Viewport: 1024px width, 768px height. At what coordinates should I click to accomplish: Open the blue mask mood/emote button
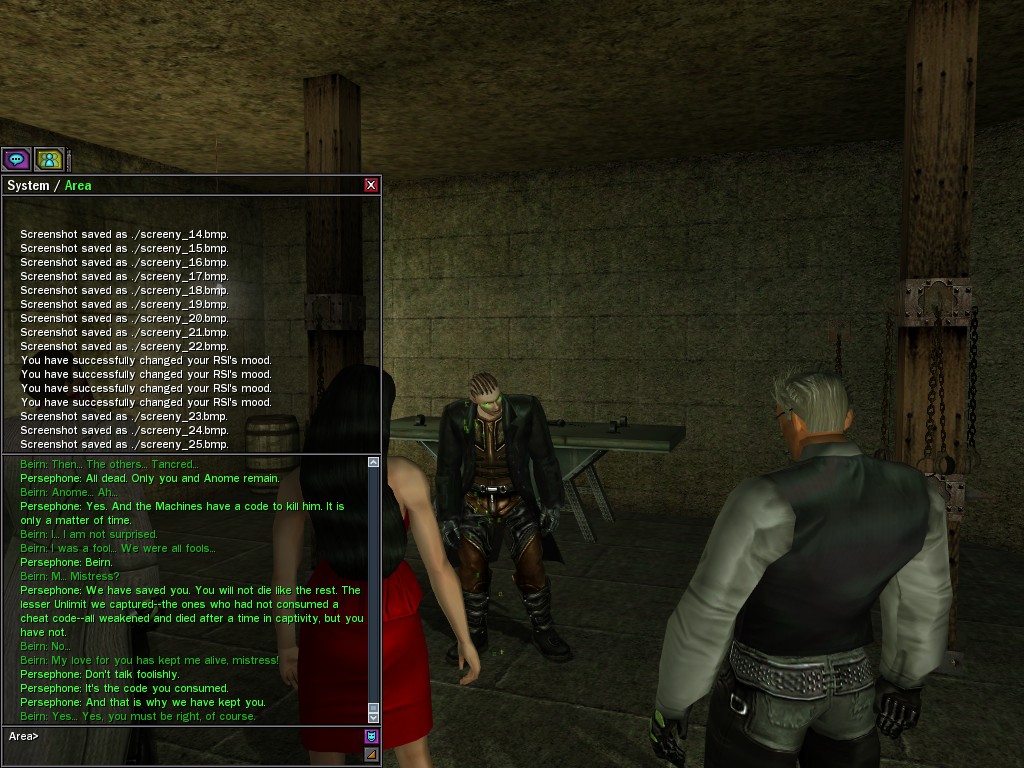371,737
